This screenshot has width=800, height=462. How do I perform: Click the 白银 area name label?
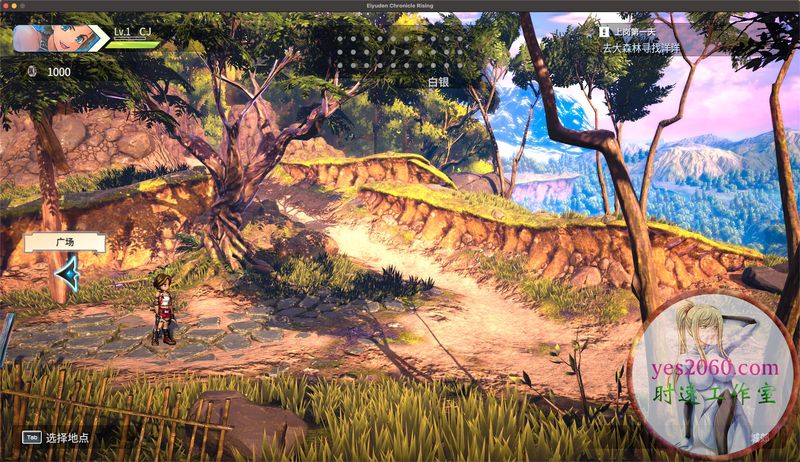(x=440, y=82)
